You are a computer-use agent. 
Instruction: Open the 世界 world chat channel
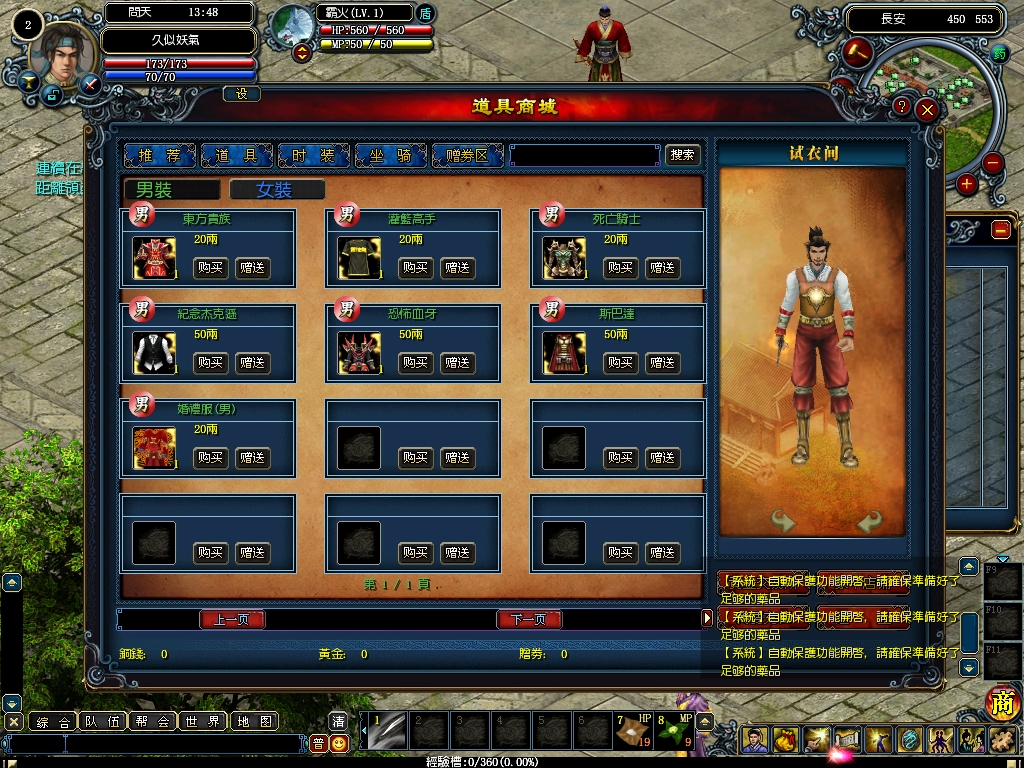(203, 722)
